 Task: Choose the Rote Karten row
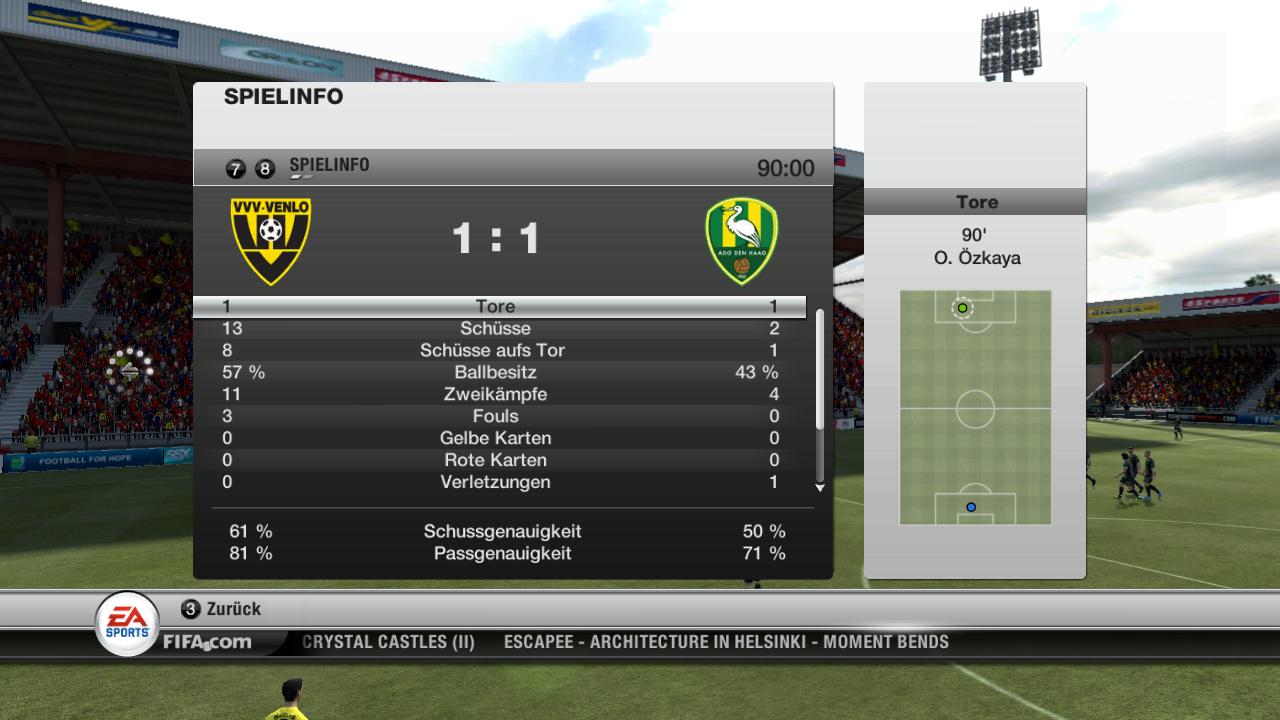(497, 460)
